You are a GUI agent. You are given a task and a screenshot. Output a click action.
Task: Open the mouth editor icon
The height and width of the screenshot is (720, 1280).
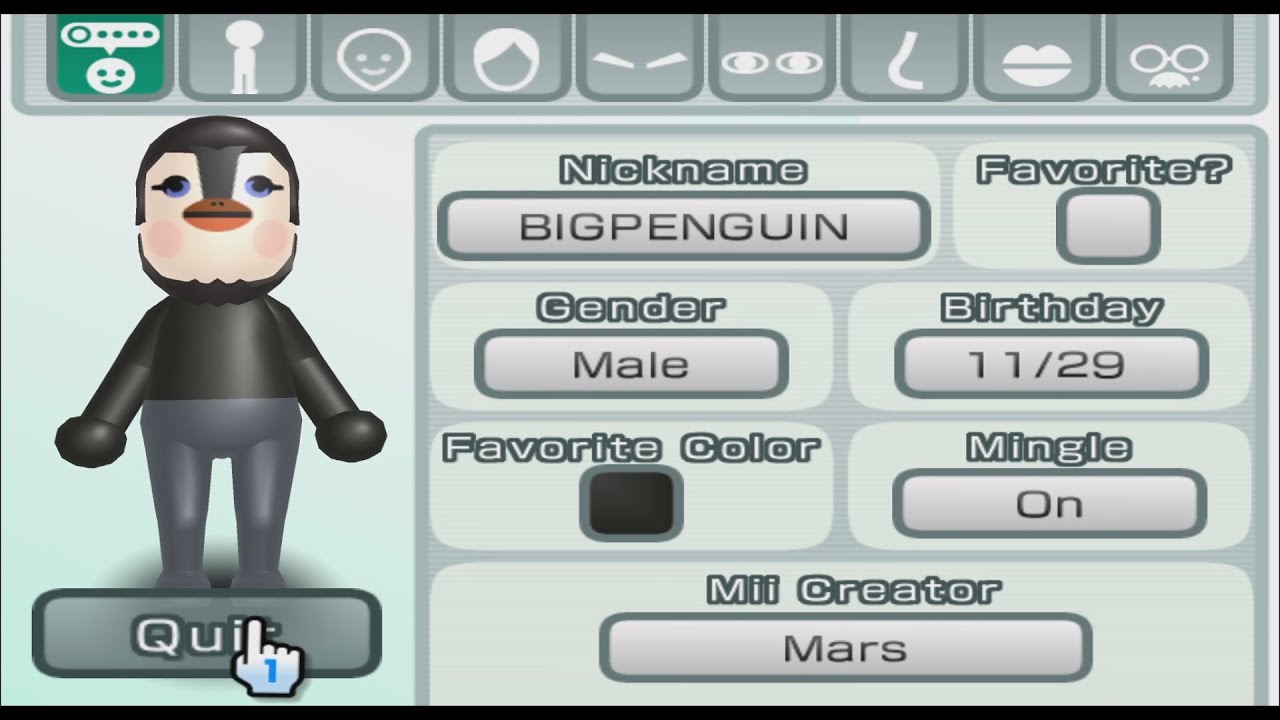tap(1038, 55)
